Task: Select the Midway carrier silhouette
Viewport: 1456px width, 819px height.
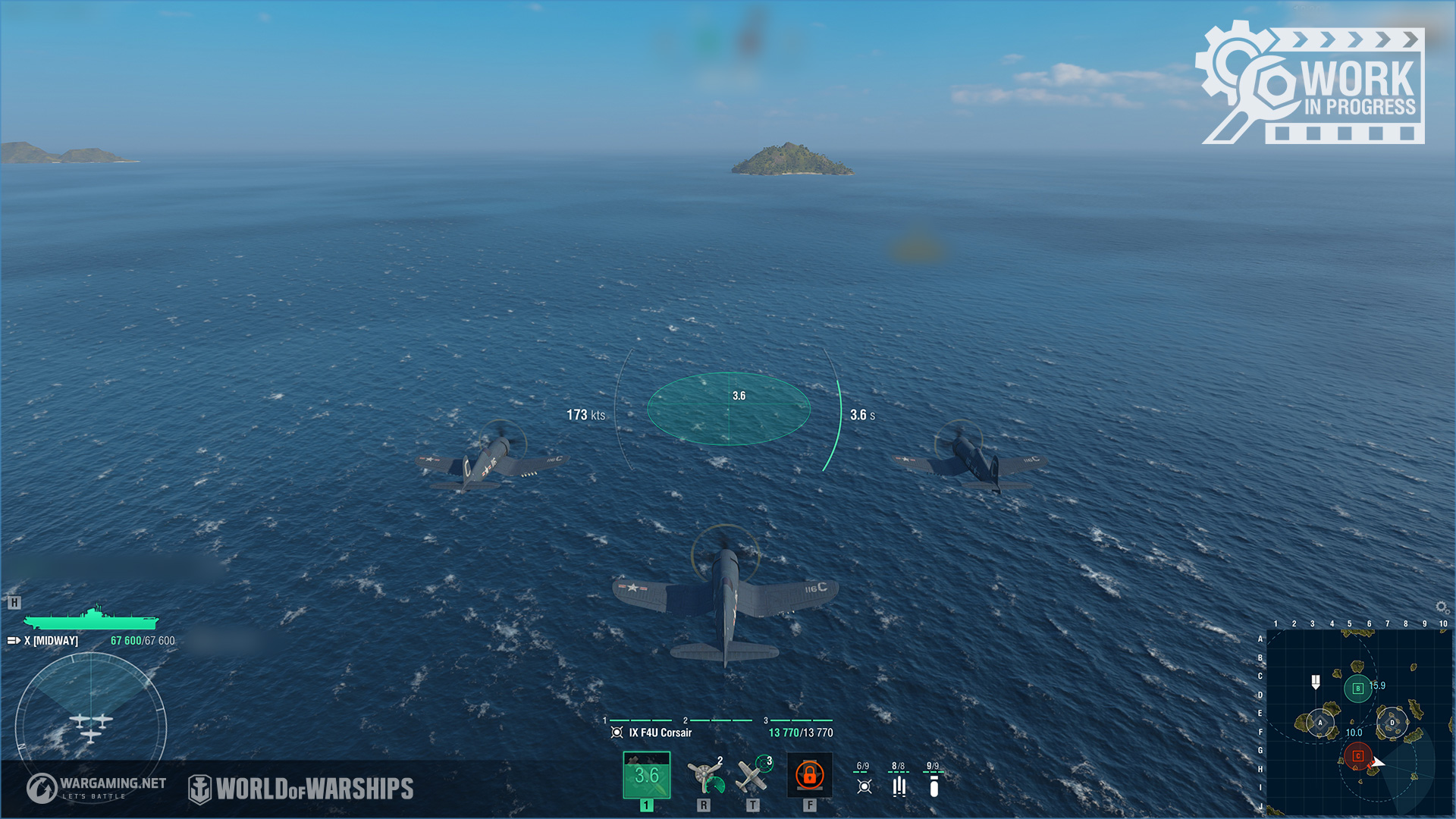Action: coord(91,618)
